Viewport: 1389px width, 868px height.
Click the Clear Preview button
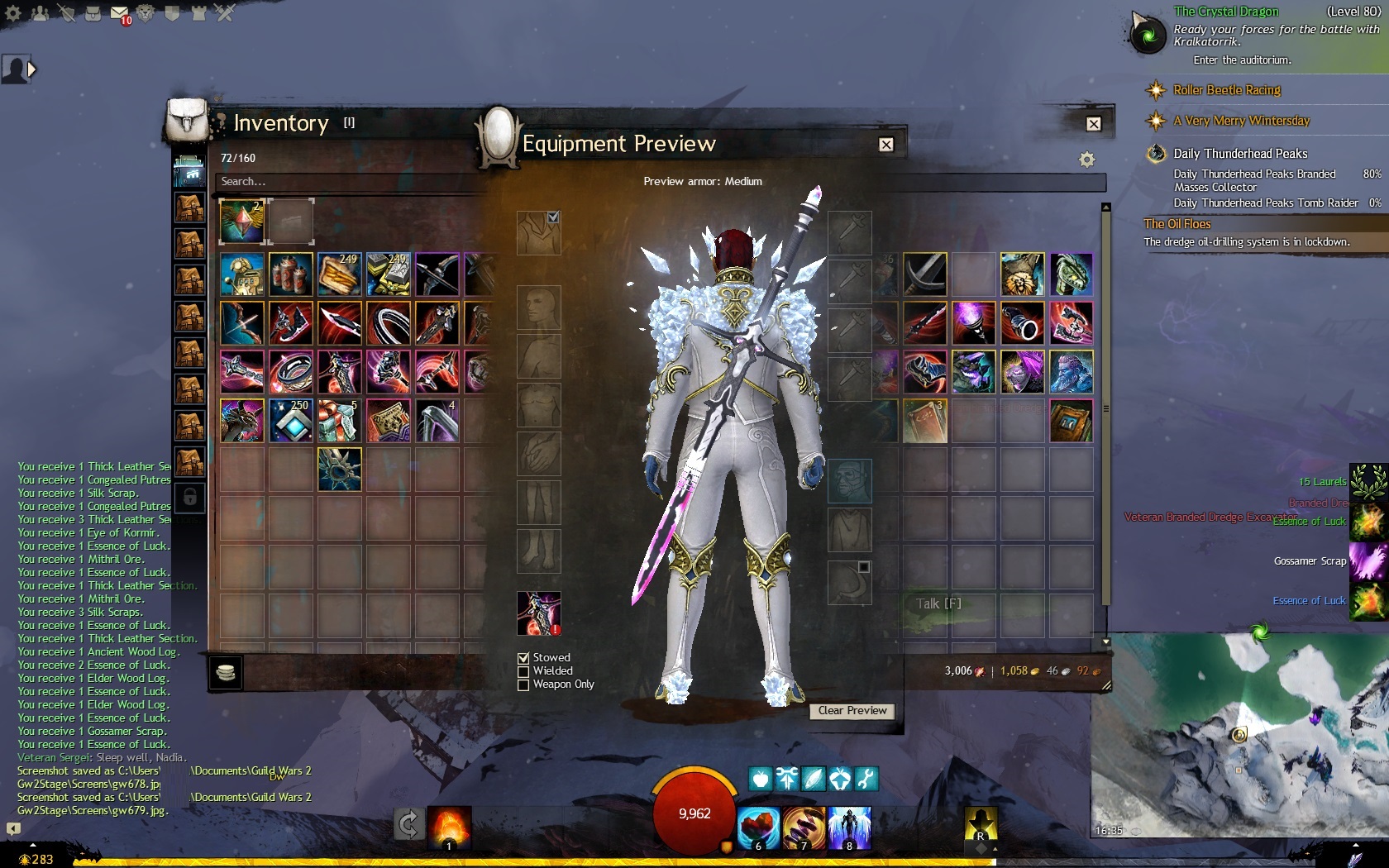(852, 711)
